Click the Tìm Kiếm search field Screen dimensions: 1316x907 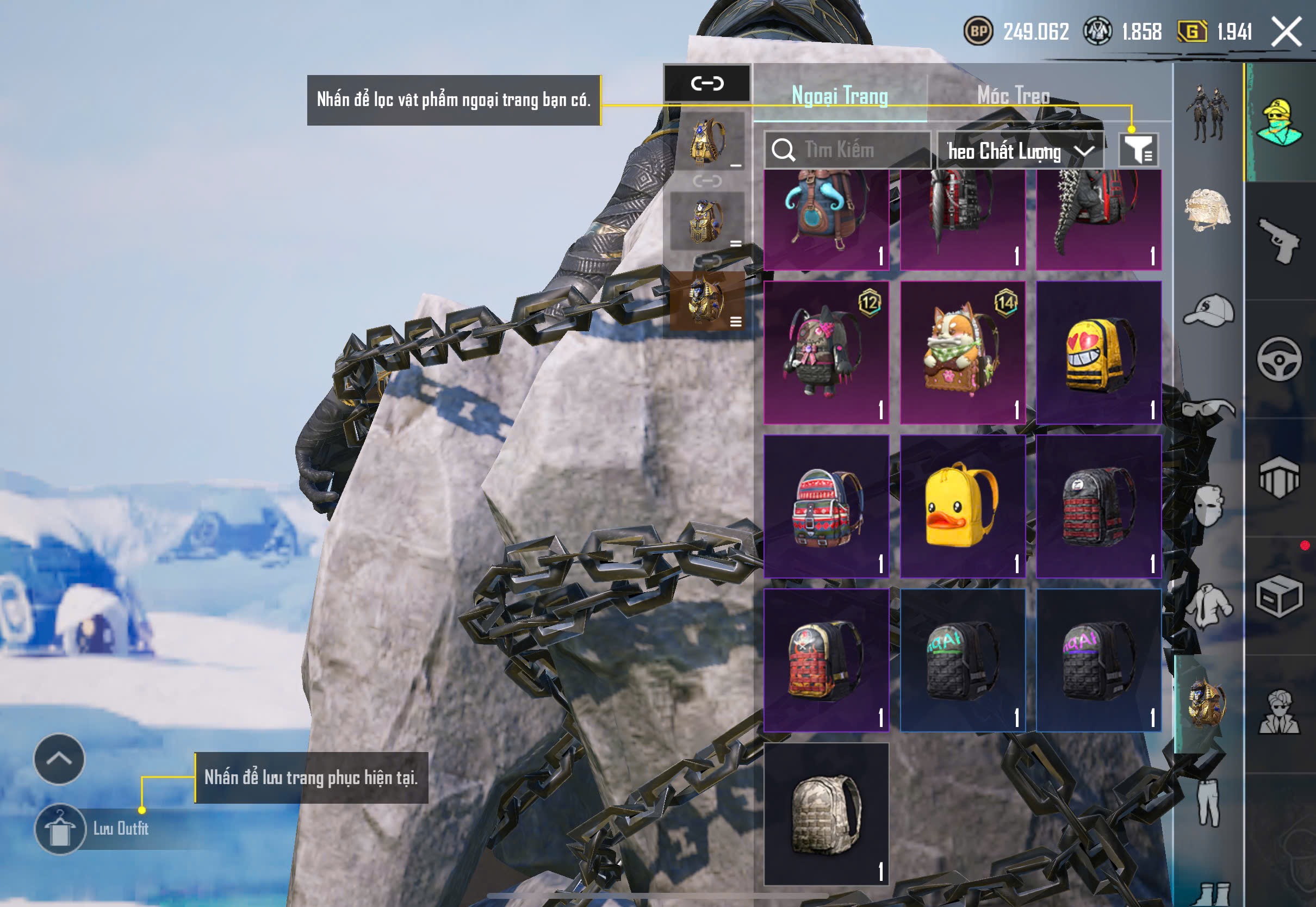coord(848,150)
